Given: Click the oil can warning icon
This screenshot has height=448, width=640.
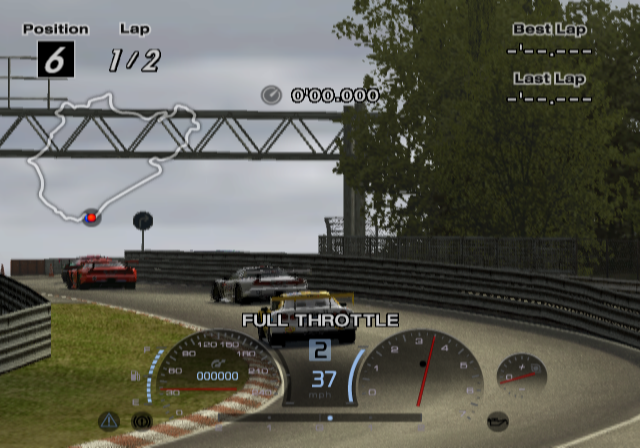Looking at the screenshot, I should coord(496,420).
